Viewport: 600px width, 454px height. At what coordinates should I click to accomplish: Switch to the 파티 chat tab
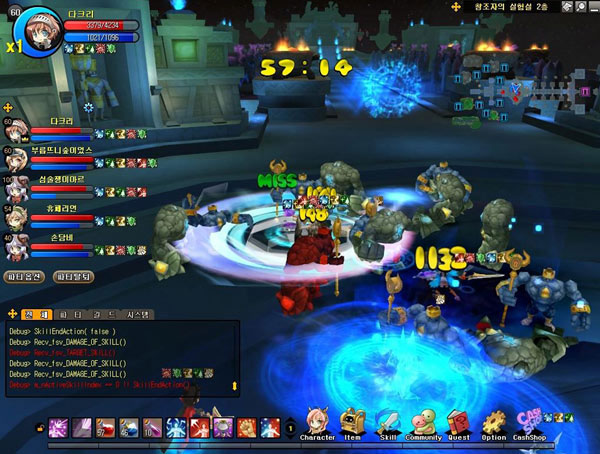click(65, 314)
